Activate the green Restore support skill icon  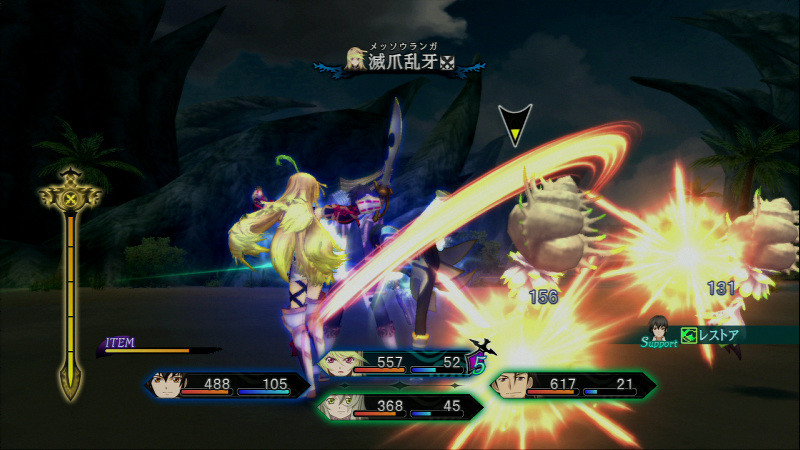(688, 336)
